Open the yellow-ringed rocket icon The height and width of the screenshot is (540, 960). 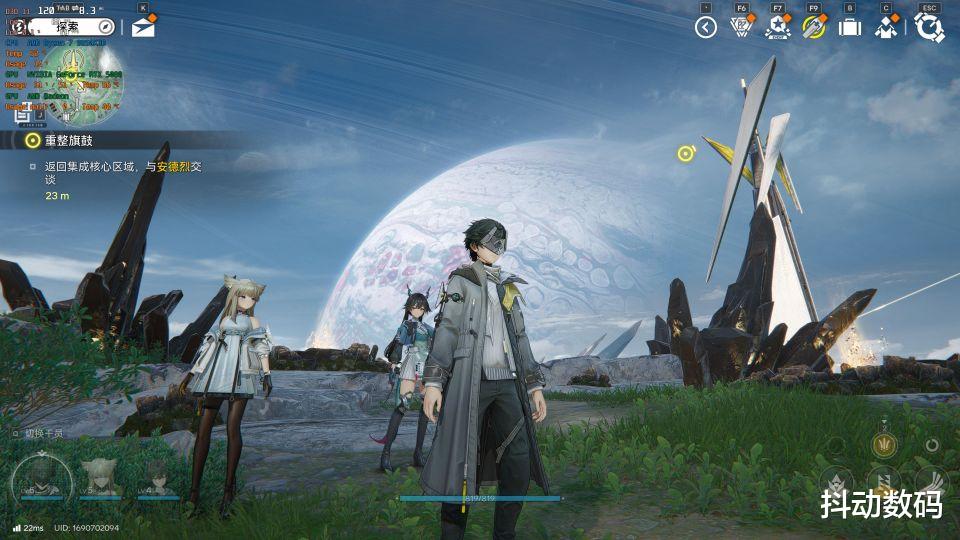tap(813, 27)
